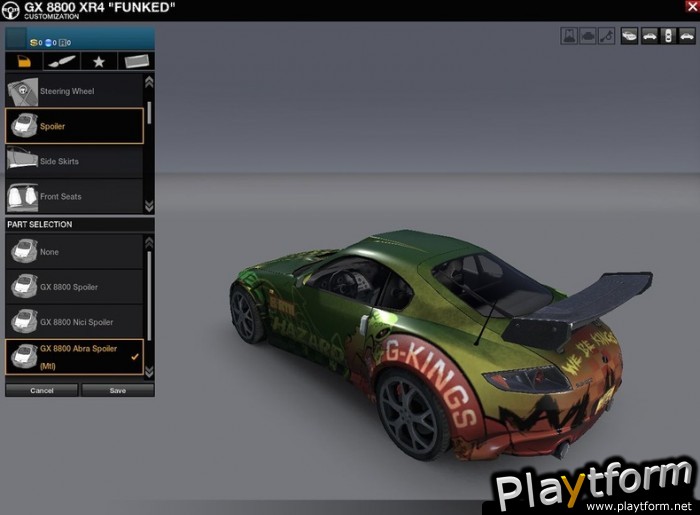Choose the Spoiler part category
The width and height of the screenshot is (700, 515).
coord(75,126)
